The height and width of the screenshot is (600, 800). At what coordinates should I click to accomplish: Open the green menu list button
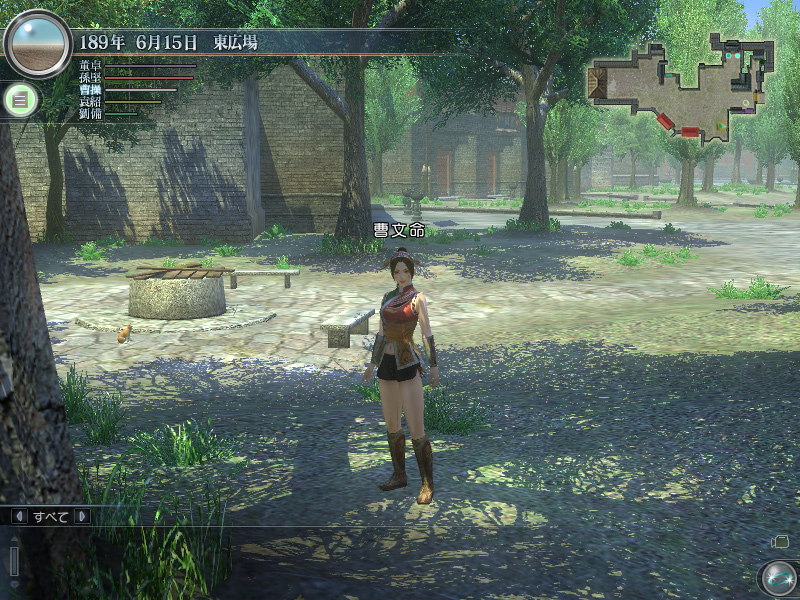coord(20,98)
